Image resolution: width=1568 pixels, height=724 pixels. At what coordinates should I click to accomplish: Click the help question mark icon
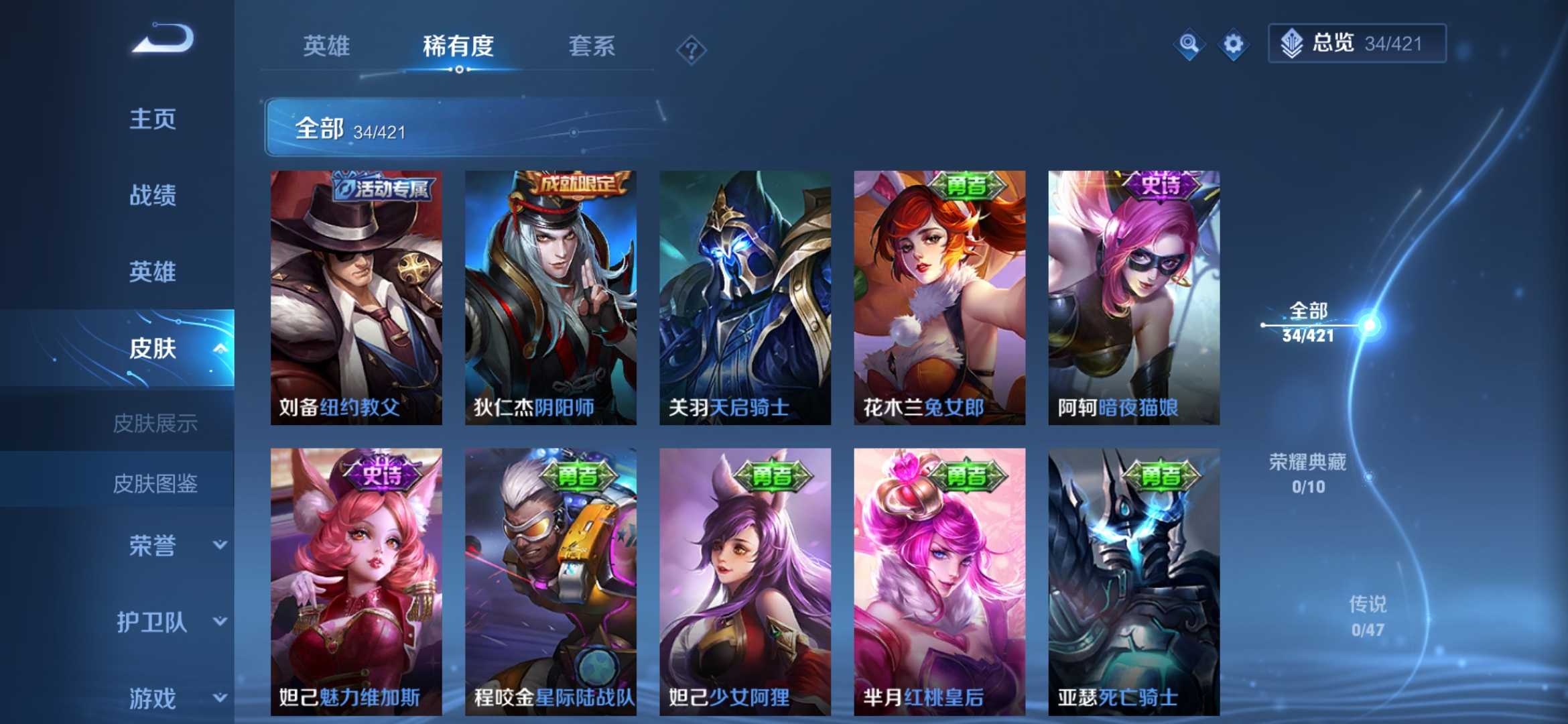click(690, 47)
